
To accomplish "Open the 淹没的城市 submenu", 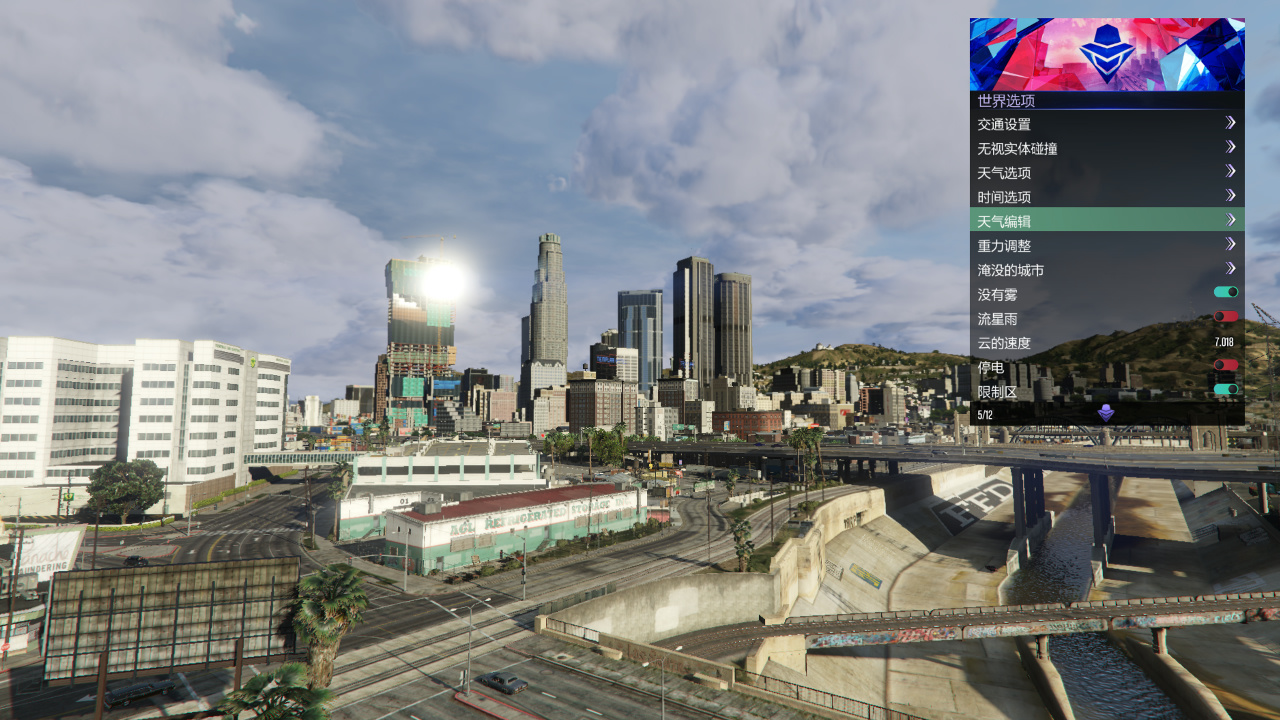I will [x=1106, y=270].
